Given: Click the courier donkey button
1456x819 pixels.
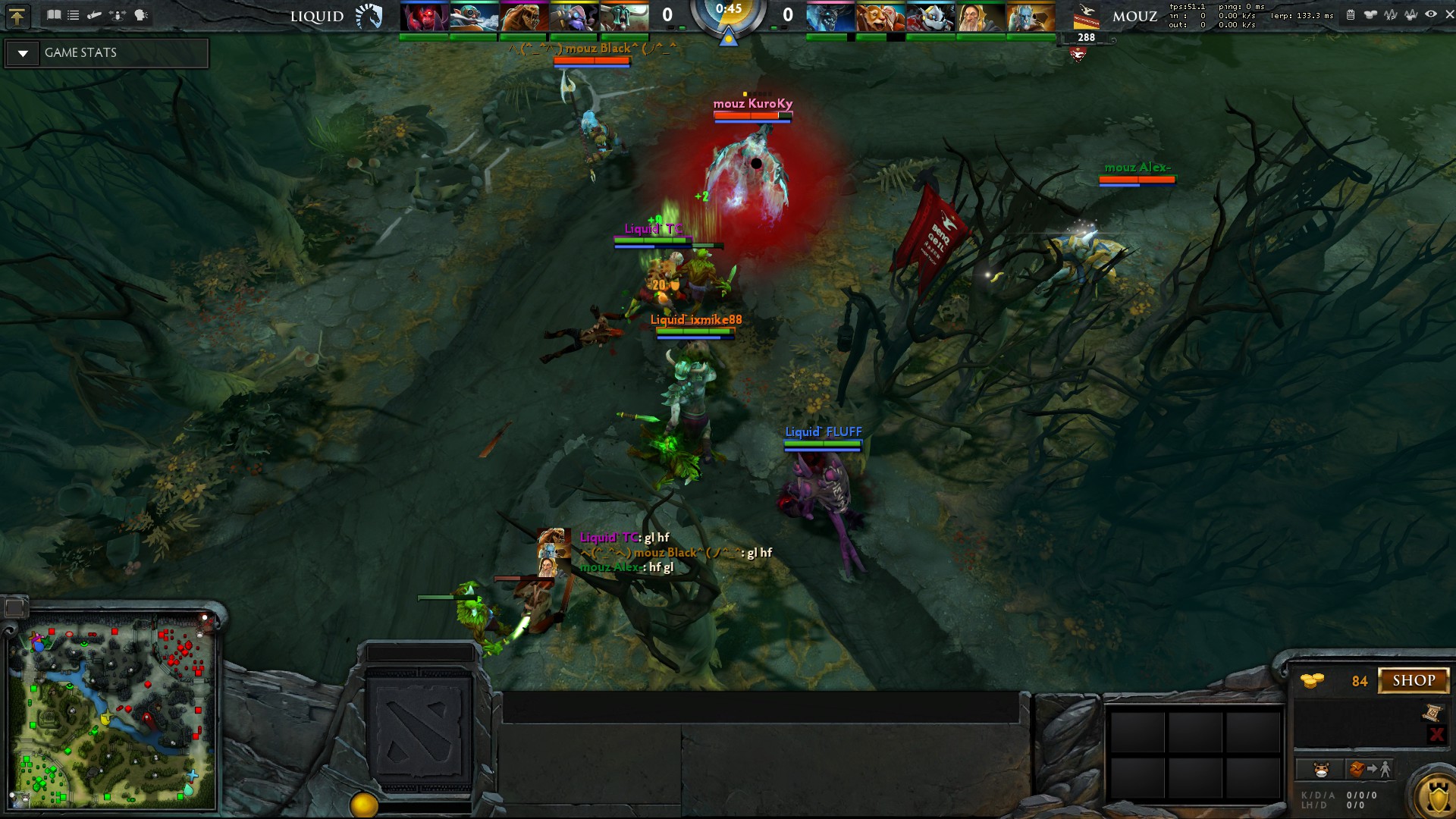Looking at the screenshot, I should 1322,770.
